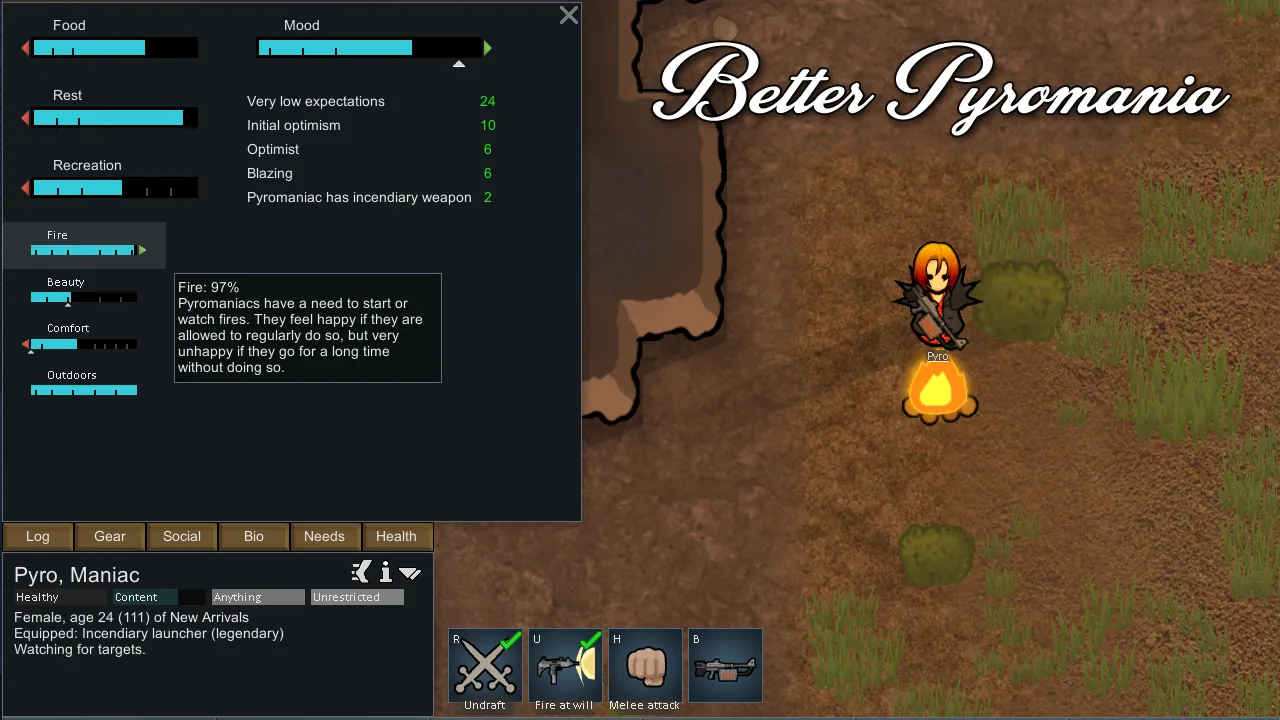The height and width of the screenshot is (720, 1280).
Task: Open the info card for Pyro
Action: tap(385, 572)
